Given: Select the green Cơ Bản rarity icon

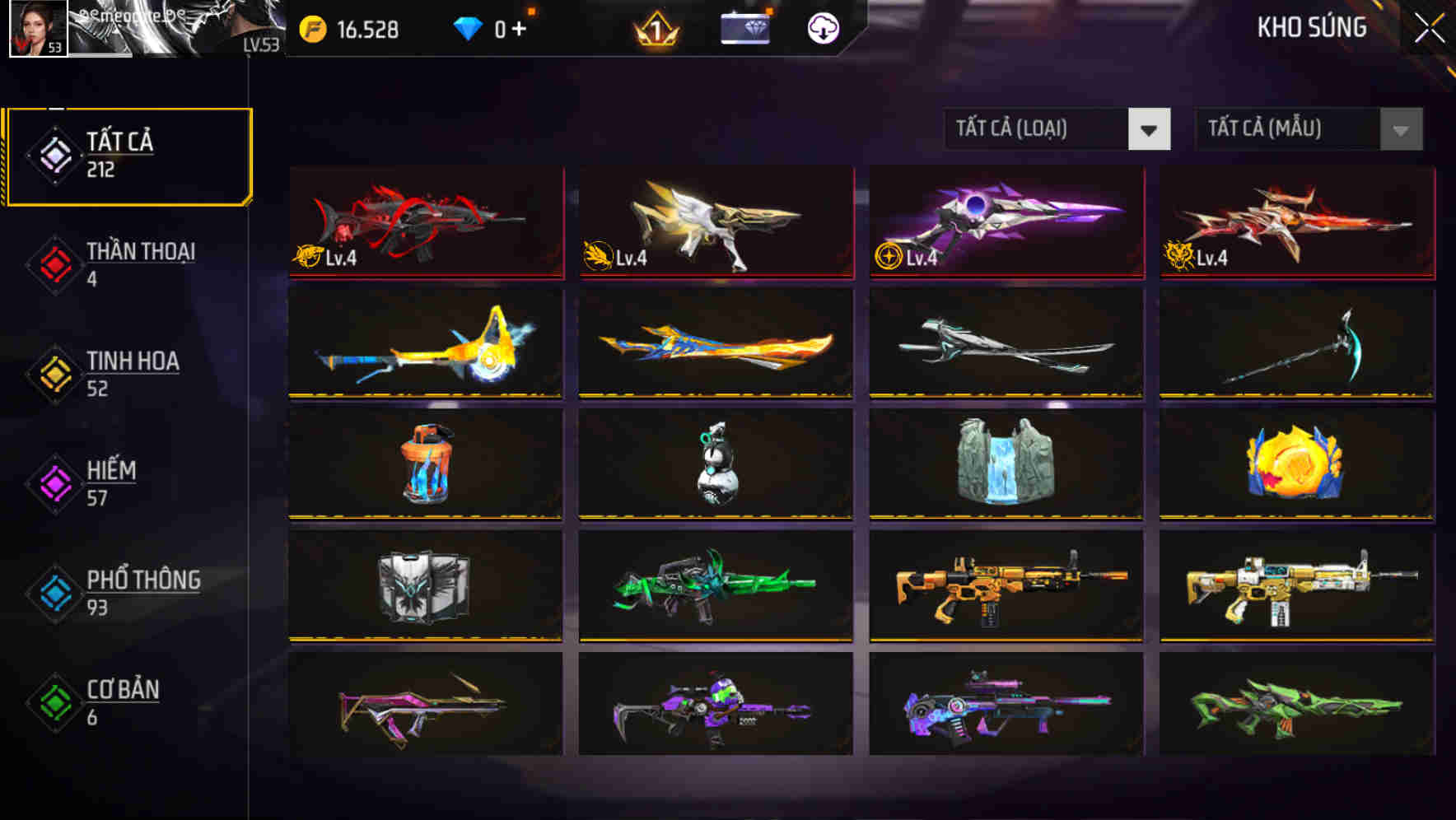Looking at the screenshot, I should click(x=53, y=702).
